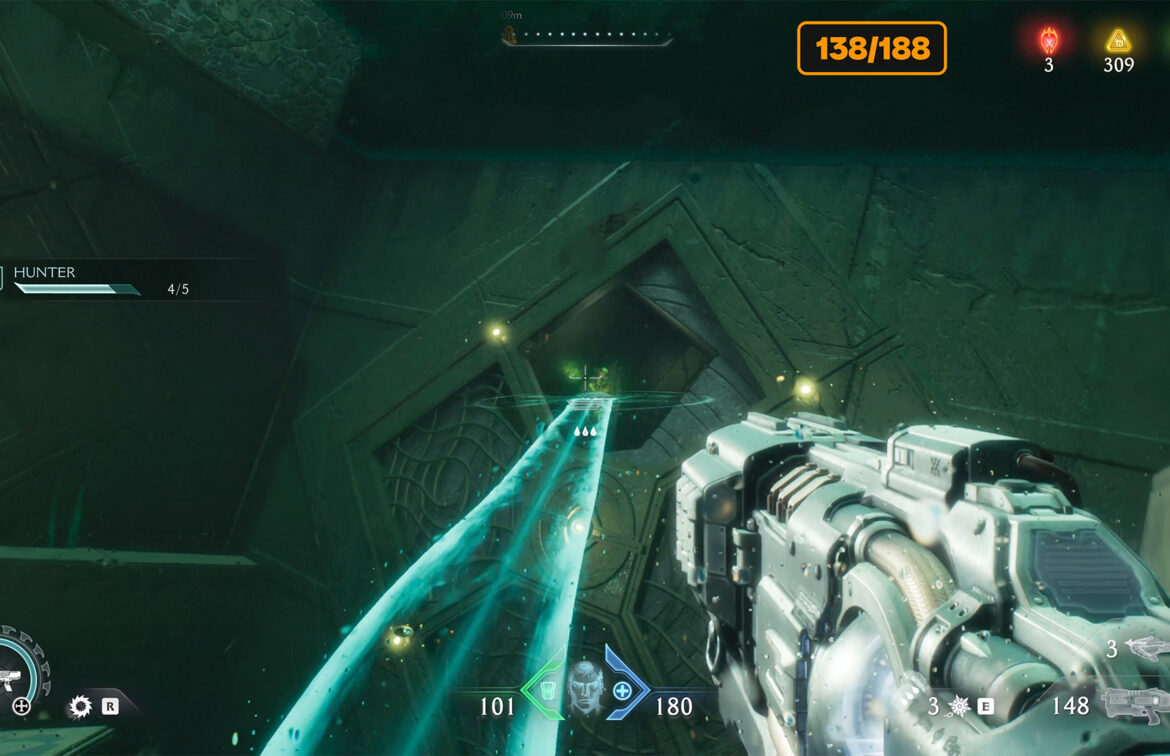The width and height of the screenshot is (1170, 756).
Task: Click the Slayer face portrait
Action: pos(585,689)
